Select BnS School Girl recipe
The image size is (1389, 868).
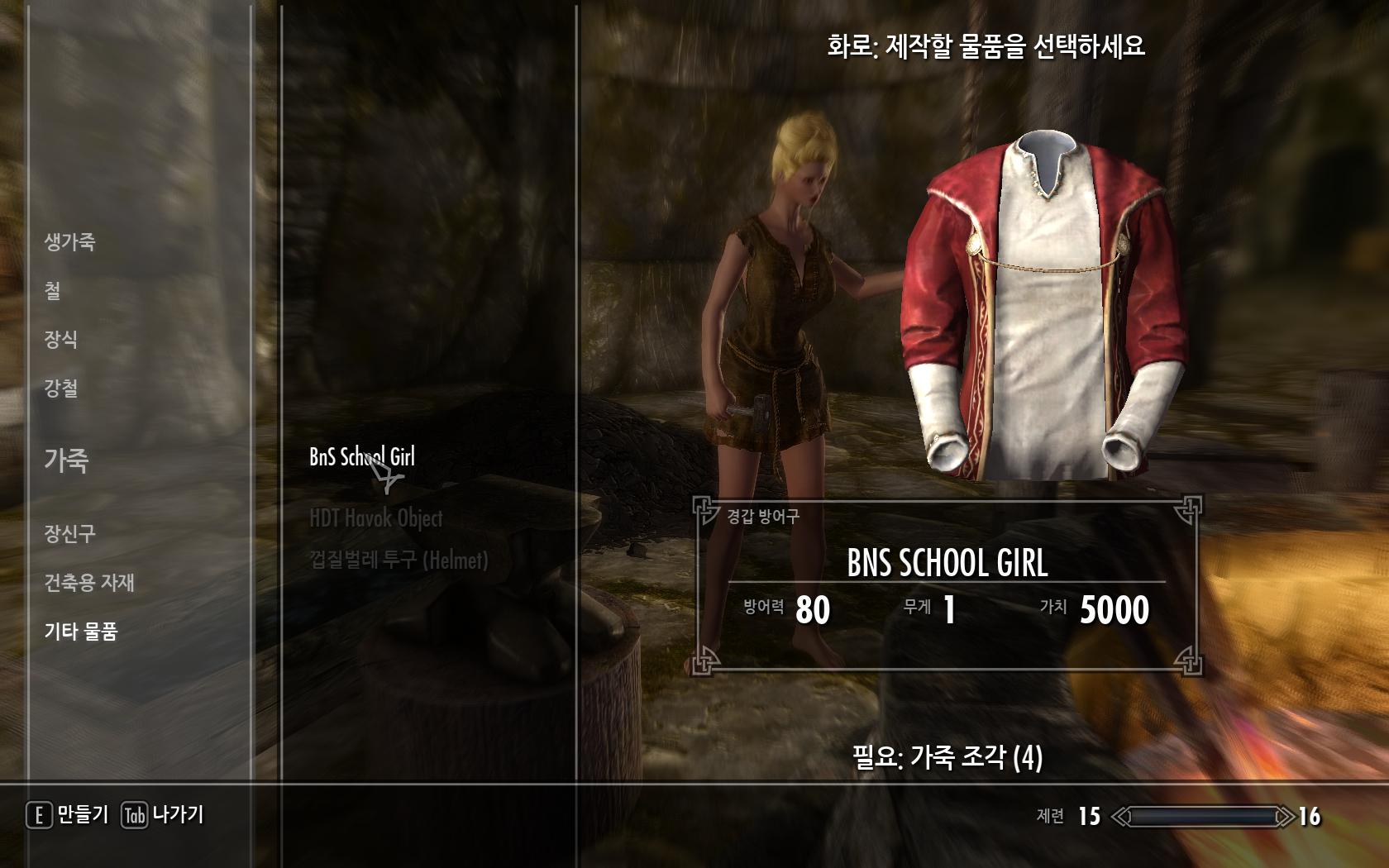(361, 456)
